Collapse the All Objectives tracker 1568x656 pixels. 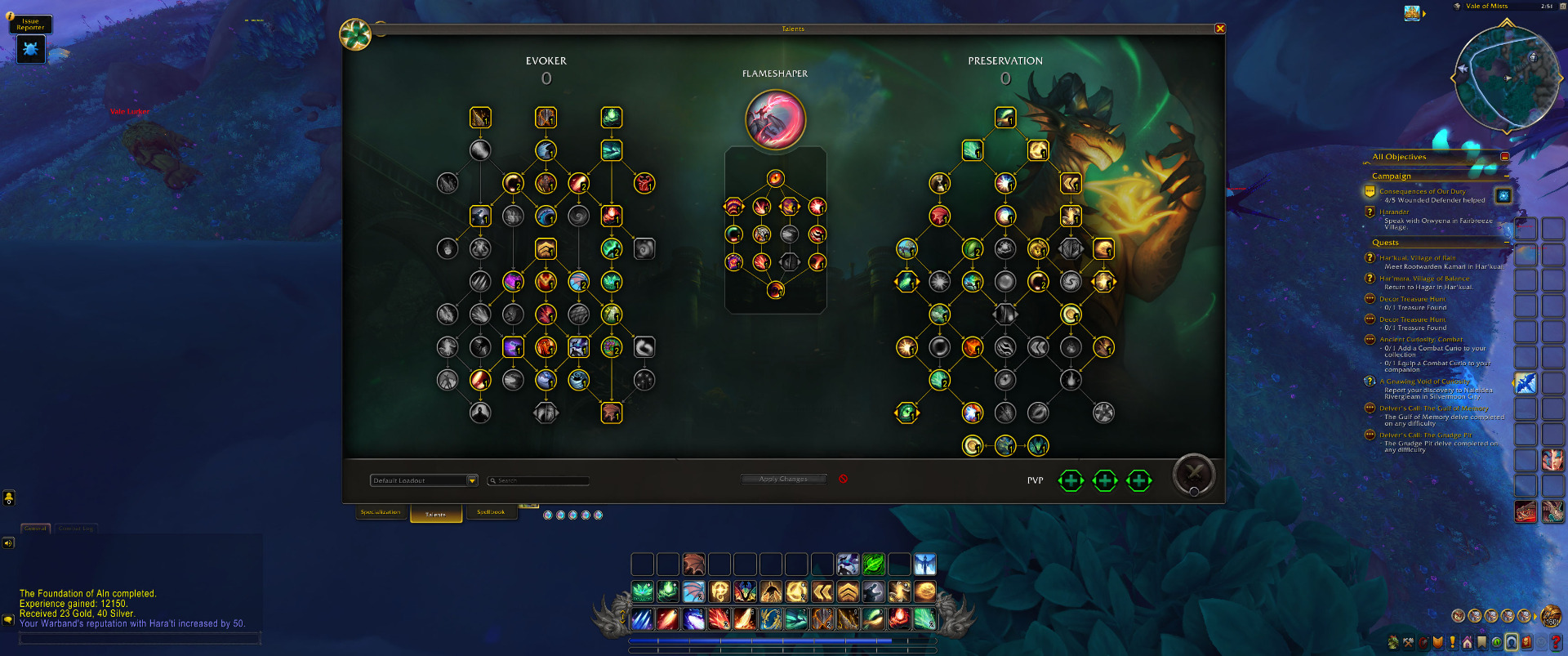point(1504,157)
